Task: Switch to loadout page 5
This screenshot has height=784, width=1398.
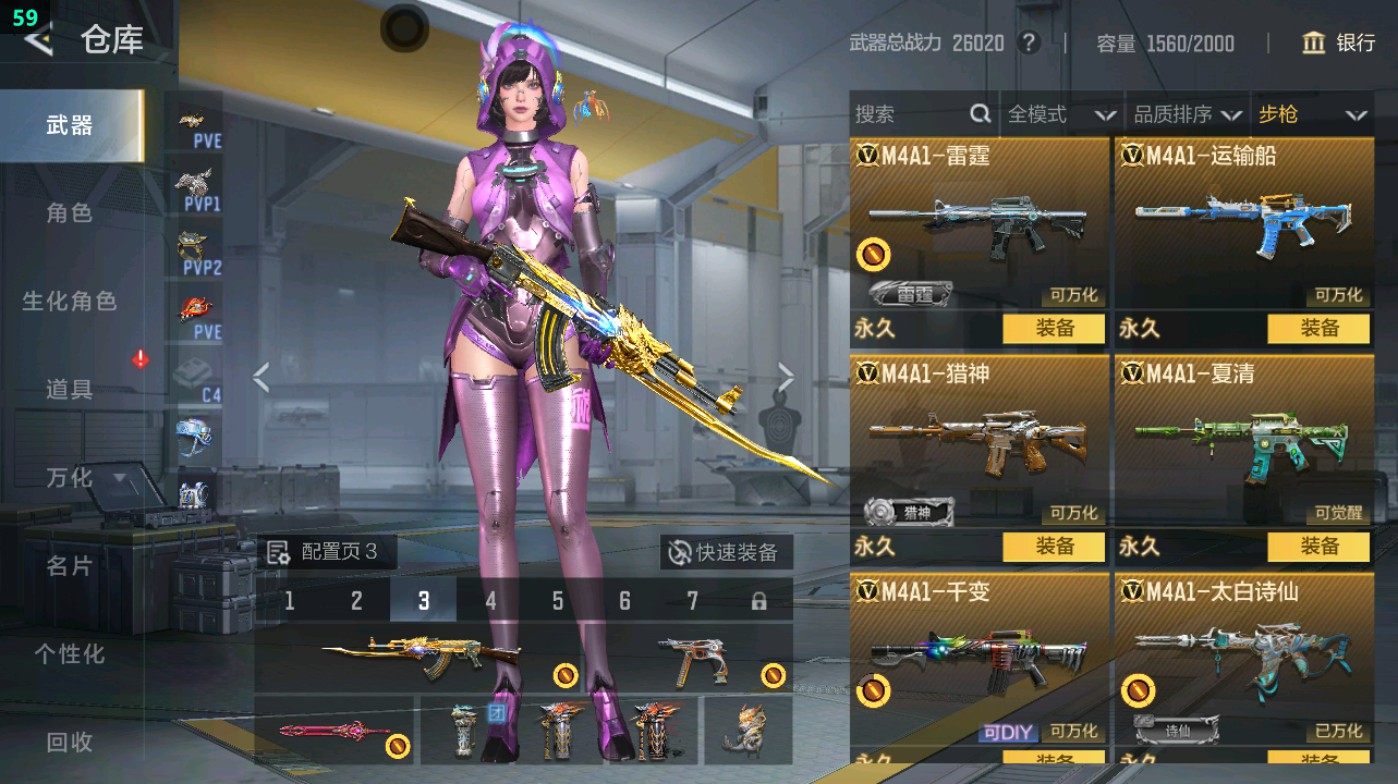Action: (x=557, y=601)
